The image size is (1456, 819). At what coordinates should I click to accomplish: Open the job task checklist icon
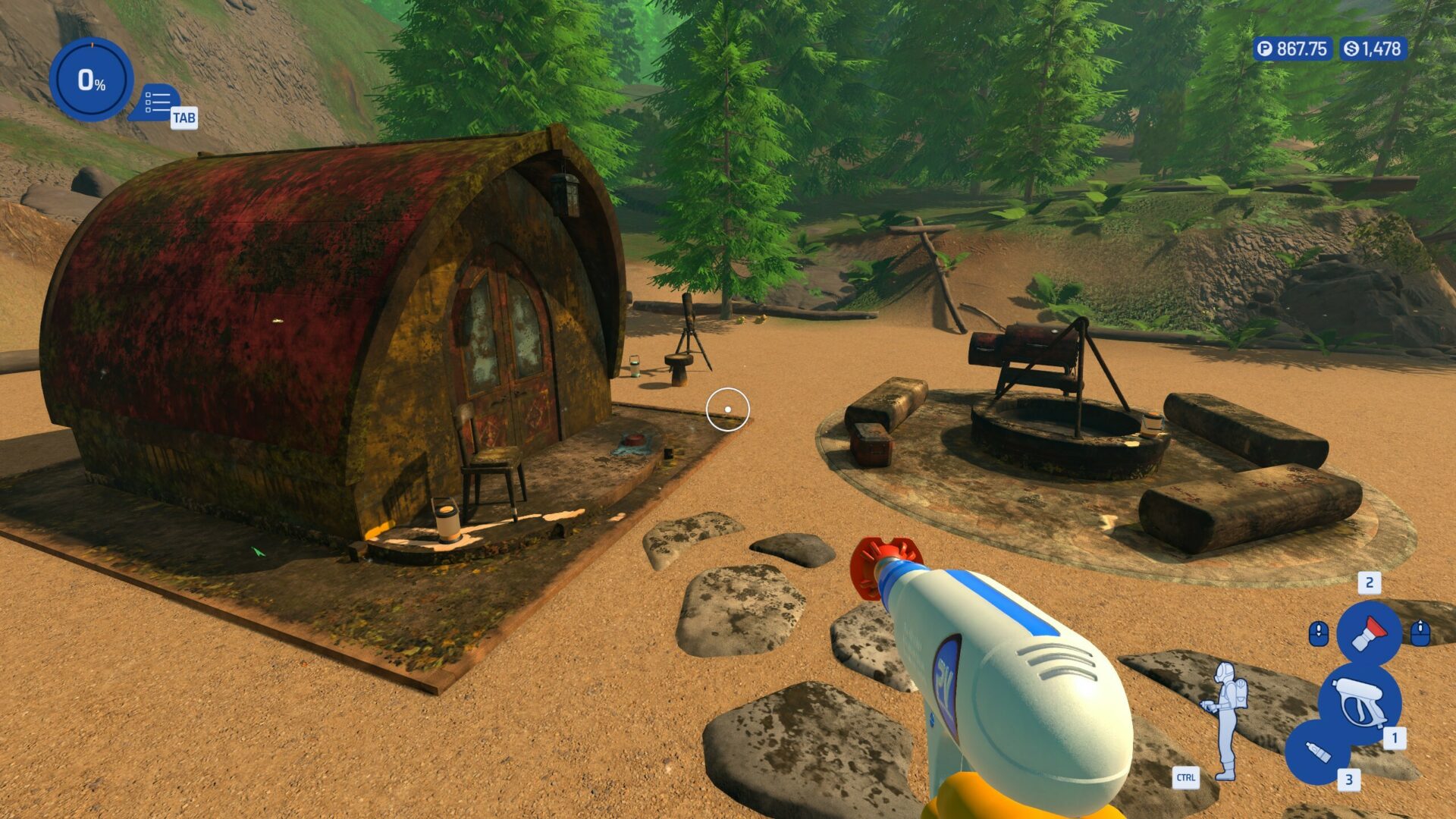[x=158, y=102]
